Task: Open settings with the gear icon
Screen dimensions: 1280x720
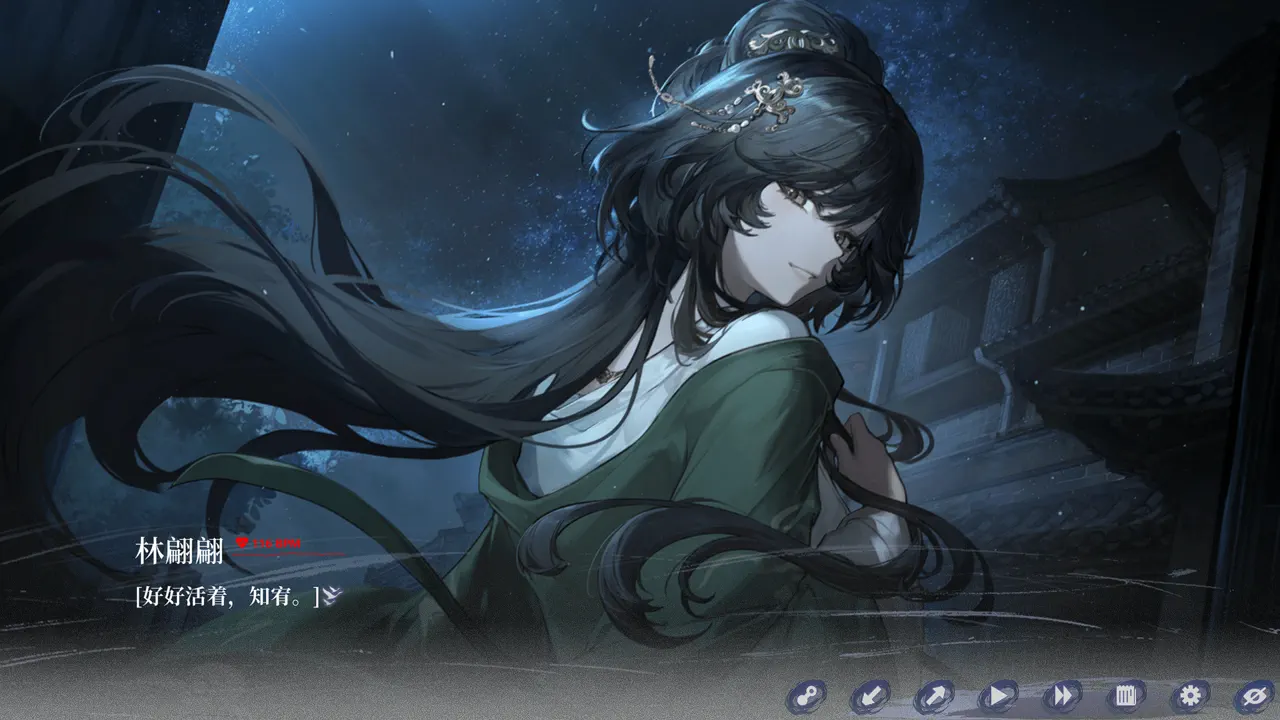Action: [x=1190, y=696]
